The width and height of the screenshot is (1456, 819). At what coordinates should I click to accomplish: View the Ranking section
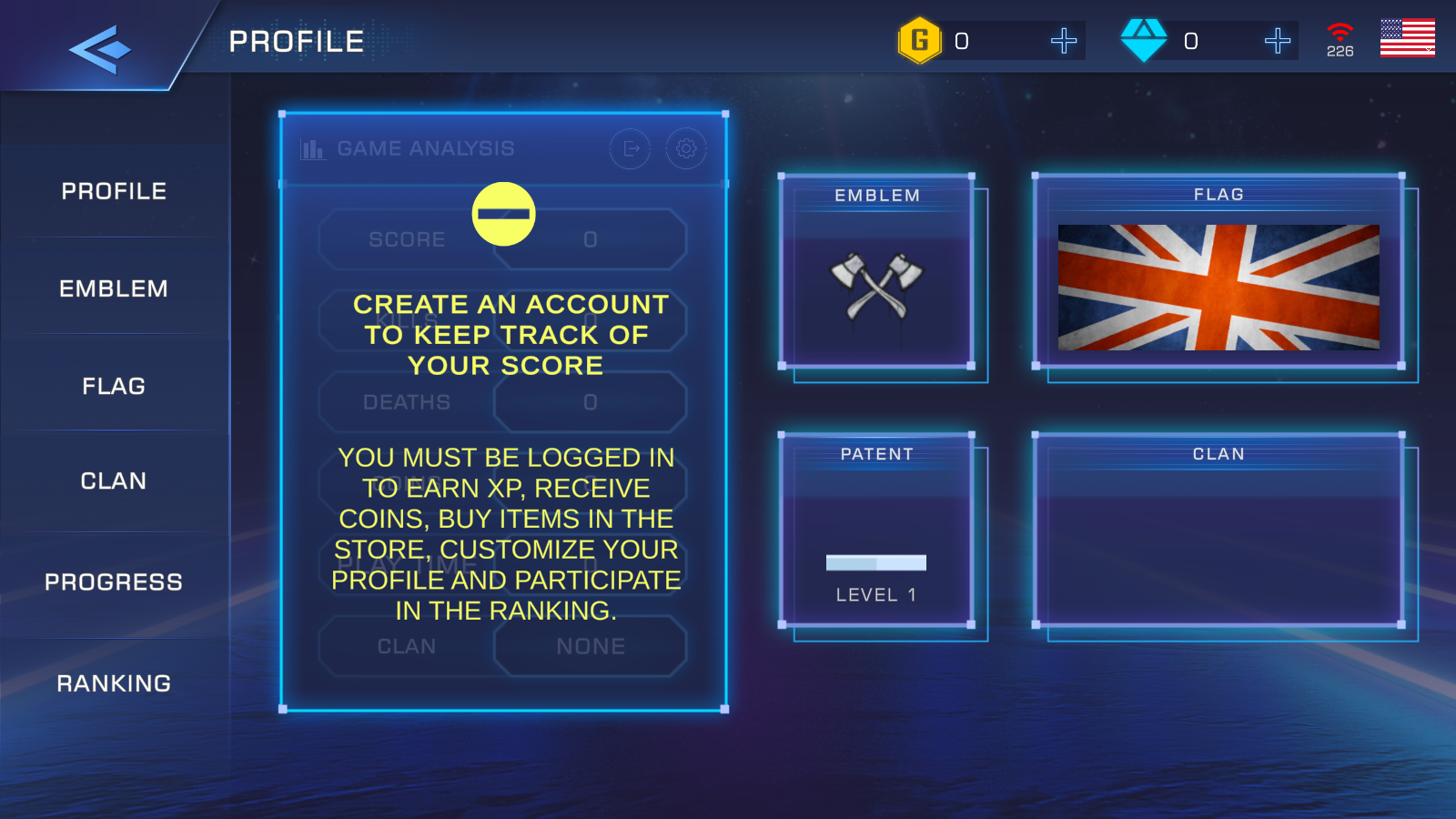[114, 682]
